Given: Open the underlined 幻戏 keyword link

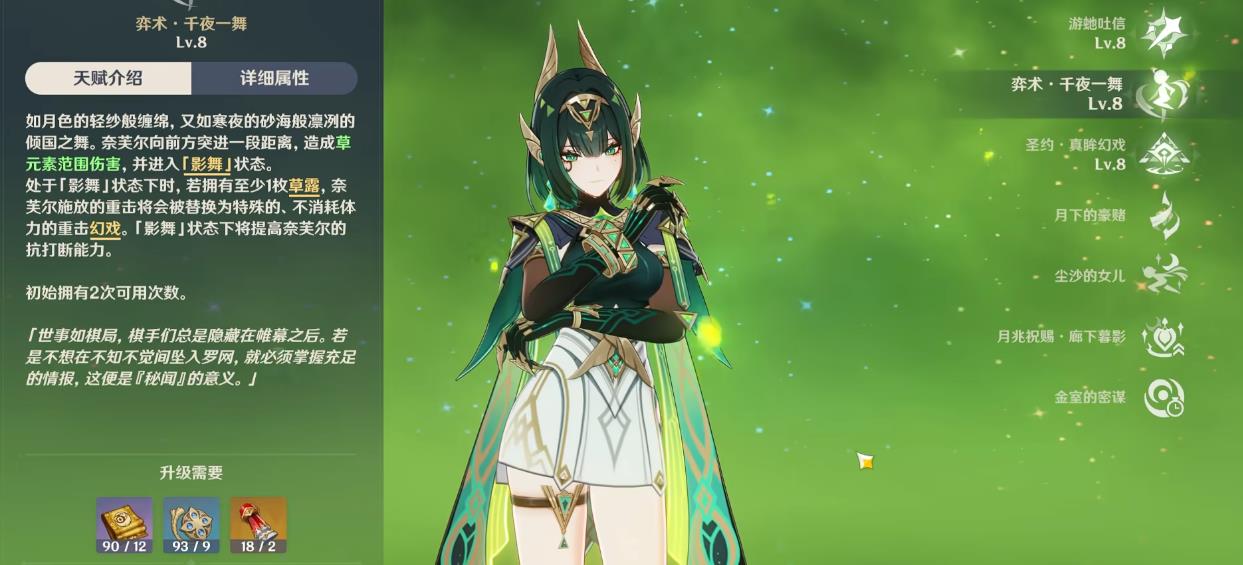Looking at the screenshot, I should tap(105, 229).
